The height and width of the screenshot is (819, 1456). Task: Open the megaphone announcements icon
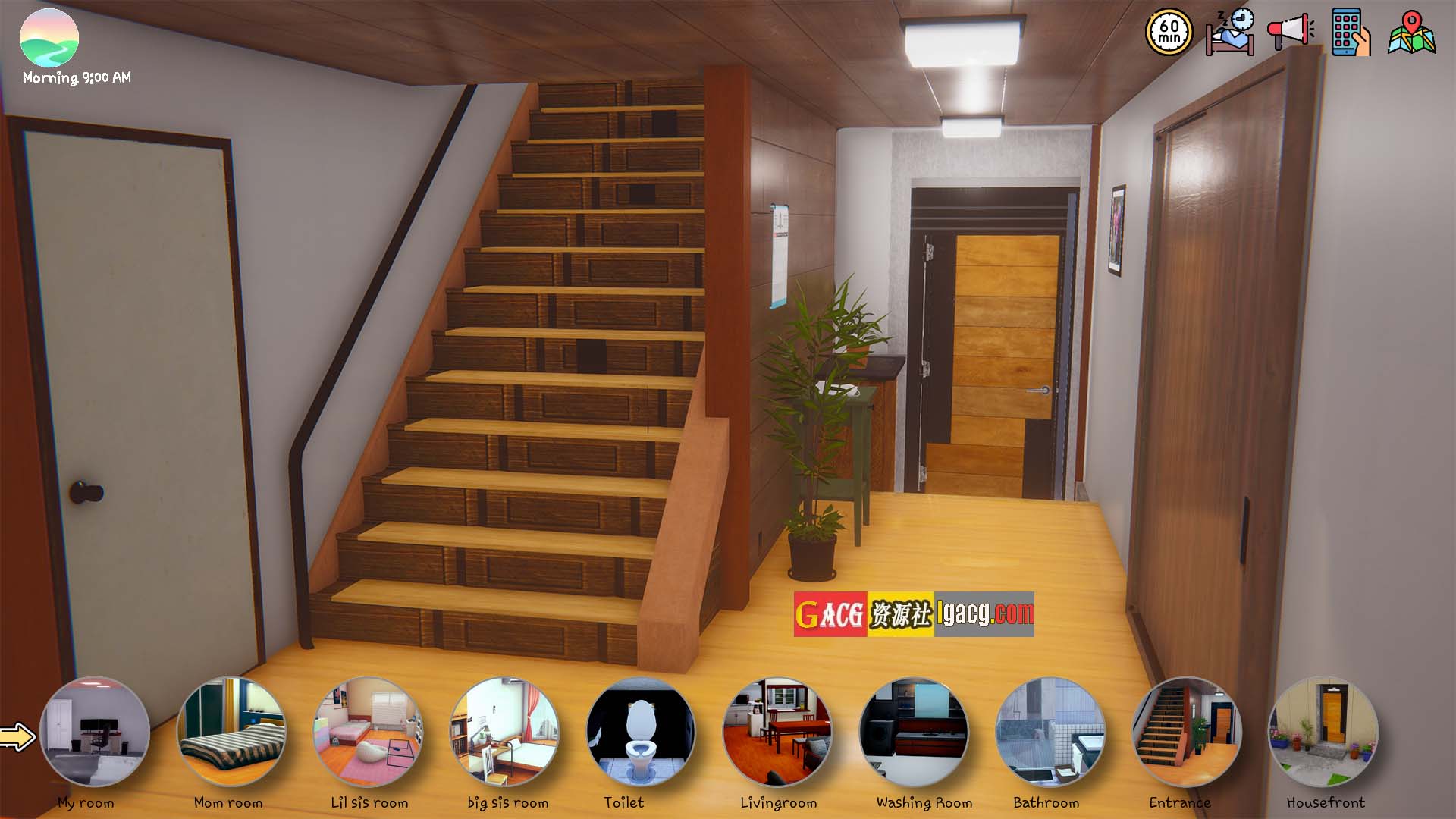coord(1290,31)
